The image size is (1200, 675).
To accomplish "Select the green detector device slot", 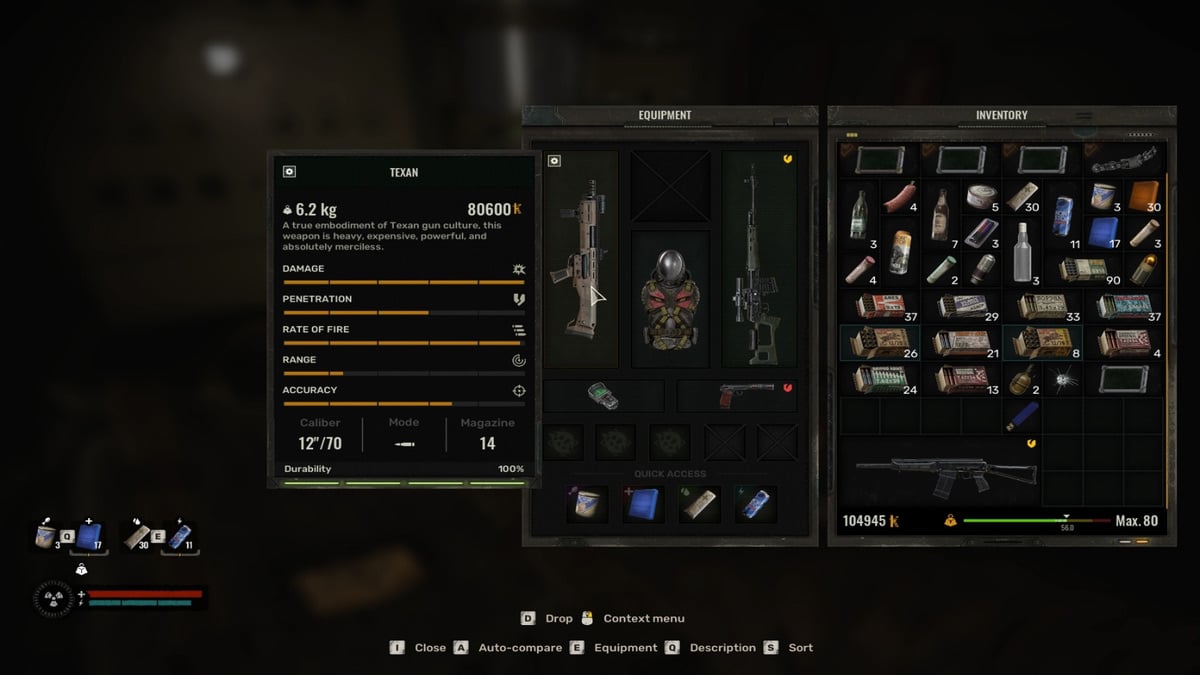I will click(x=603, y=395).
